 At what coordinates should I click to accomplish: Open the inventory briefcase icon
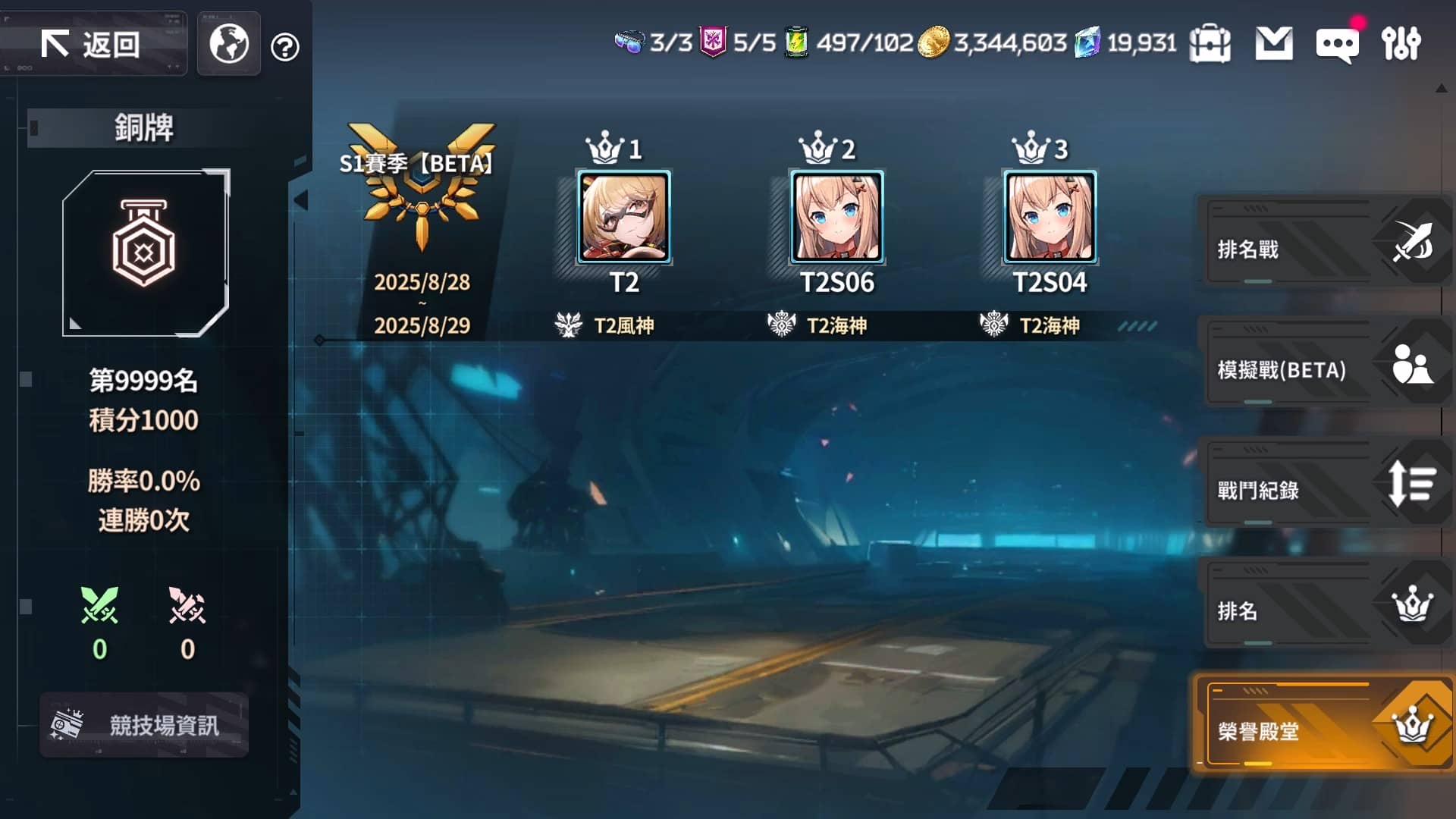pos(1210,44)
